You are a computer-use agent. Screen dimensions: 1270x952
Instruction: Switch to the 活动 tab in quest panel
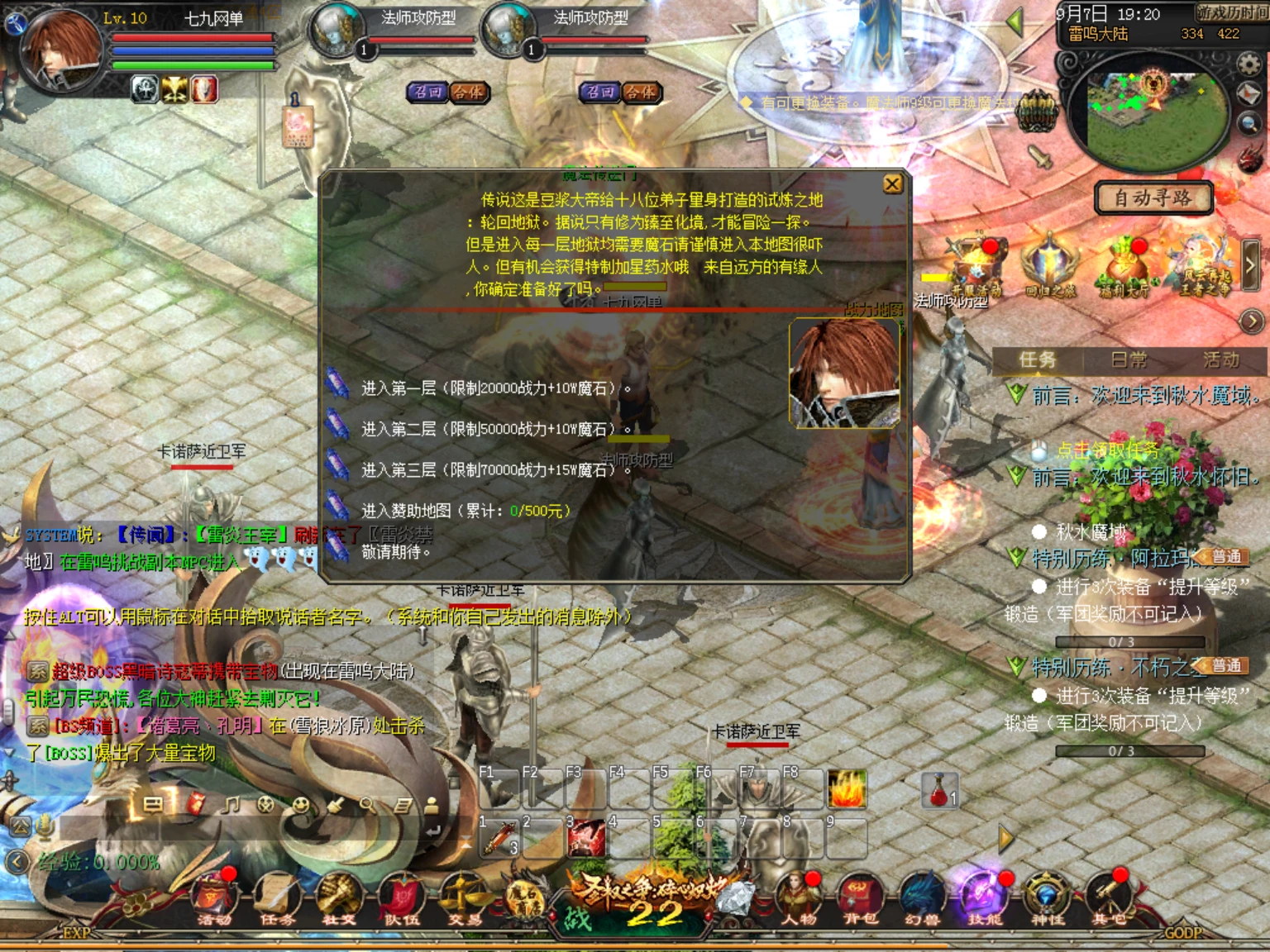[1220, 359]
